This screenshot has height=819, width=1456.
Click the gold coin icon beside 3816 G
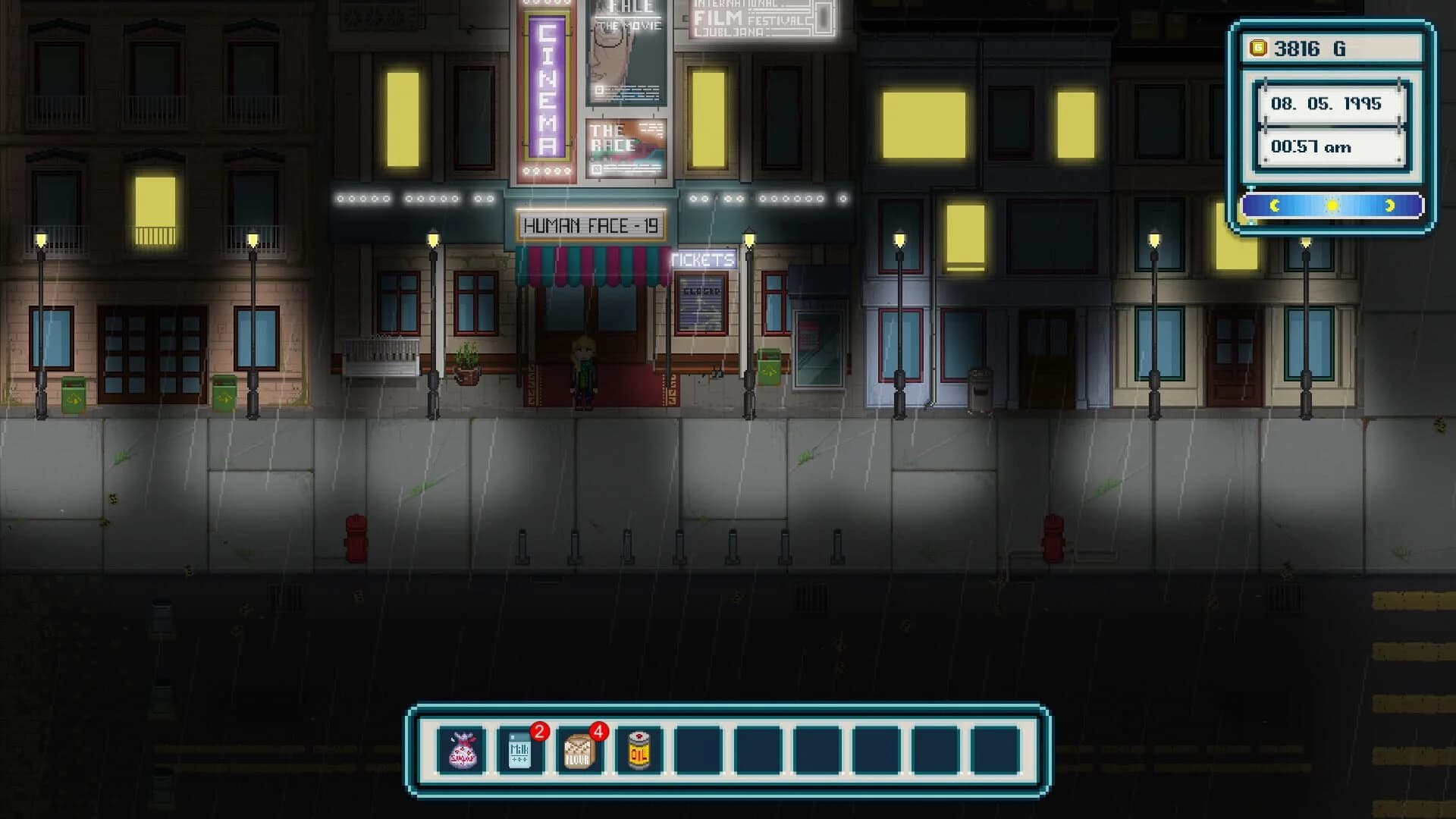[1258, 48]
